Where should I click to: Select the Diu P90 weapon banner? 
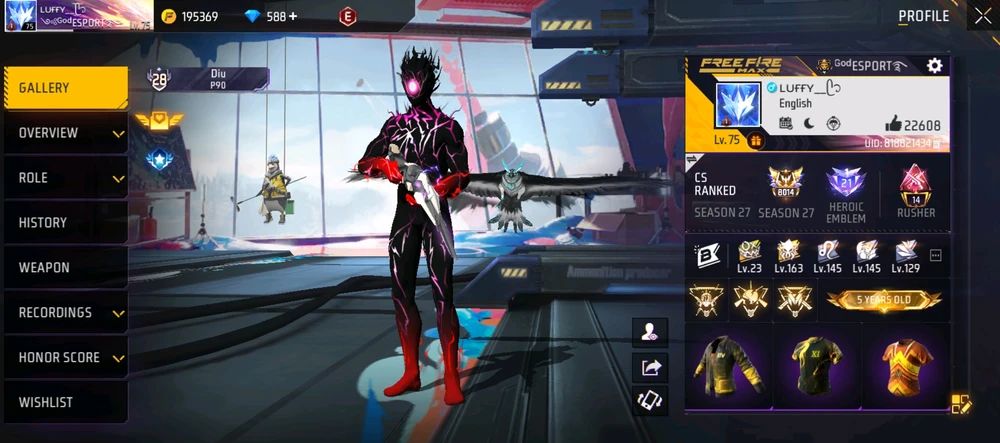pyautogui.click(x=208, y=79)
